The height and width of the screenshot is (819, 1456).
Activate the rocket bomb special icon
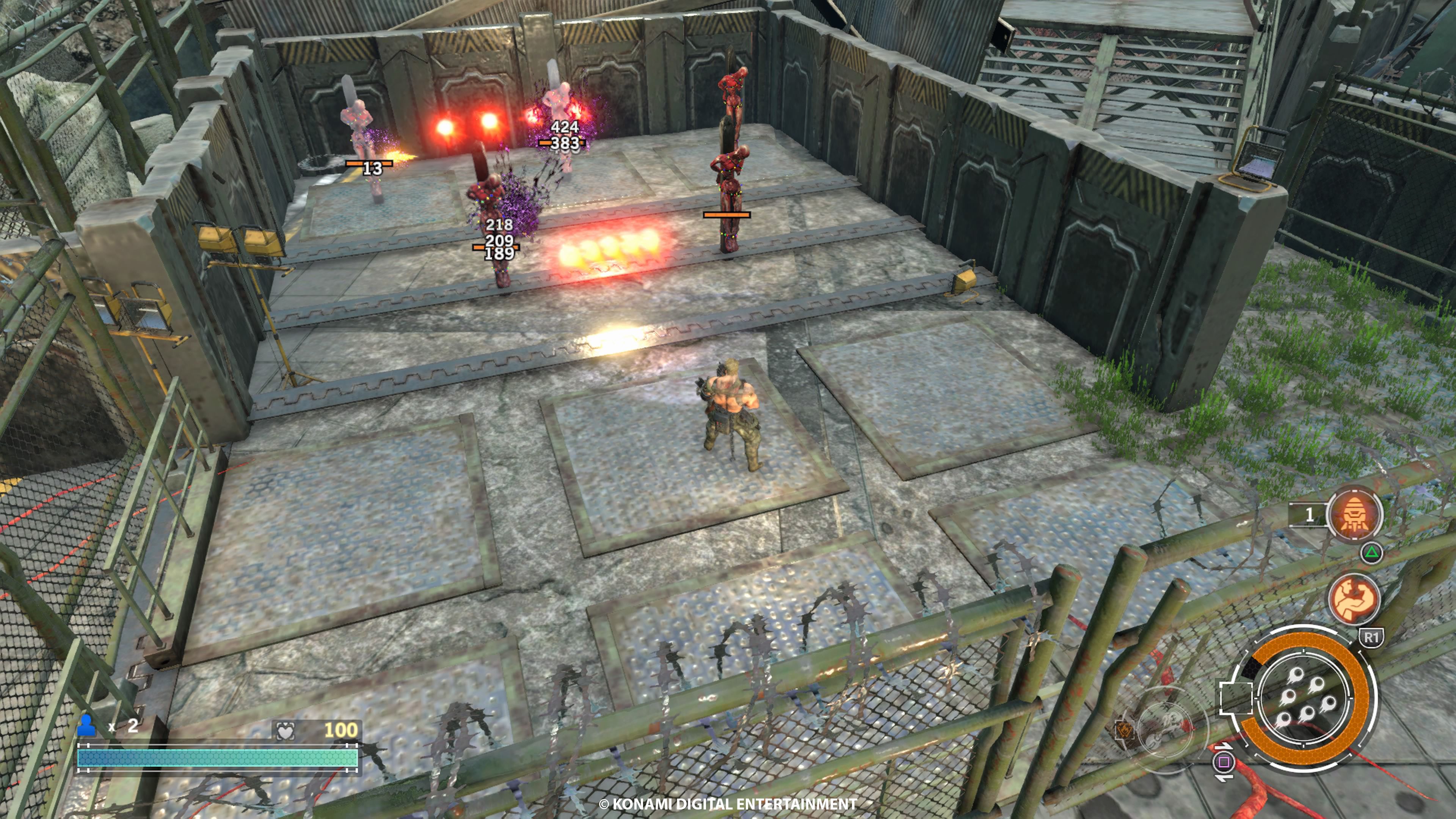click(1354, 515)
